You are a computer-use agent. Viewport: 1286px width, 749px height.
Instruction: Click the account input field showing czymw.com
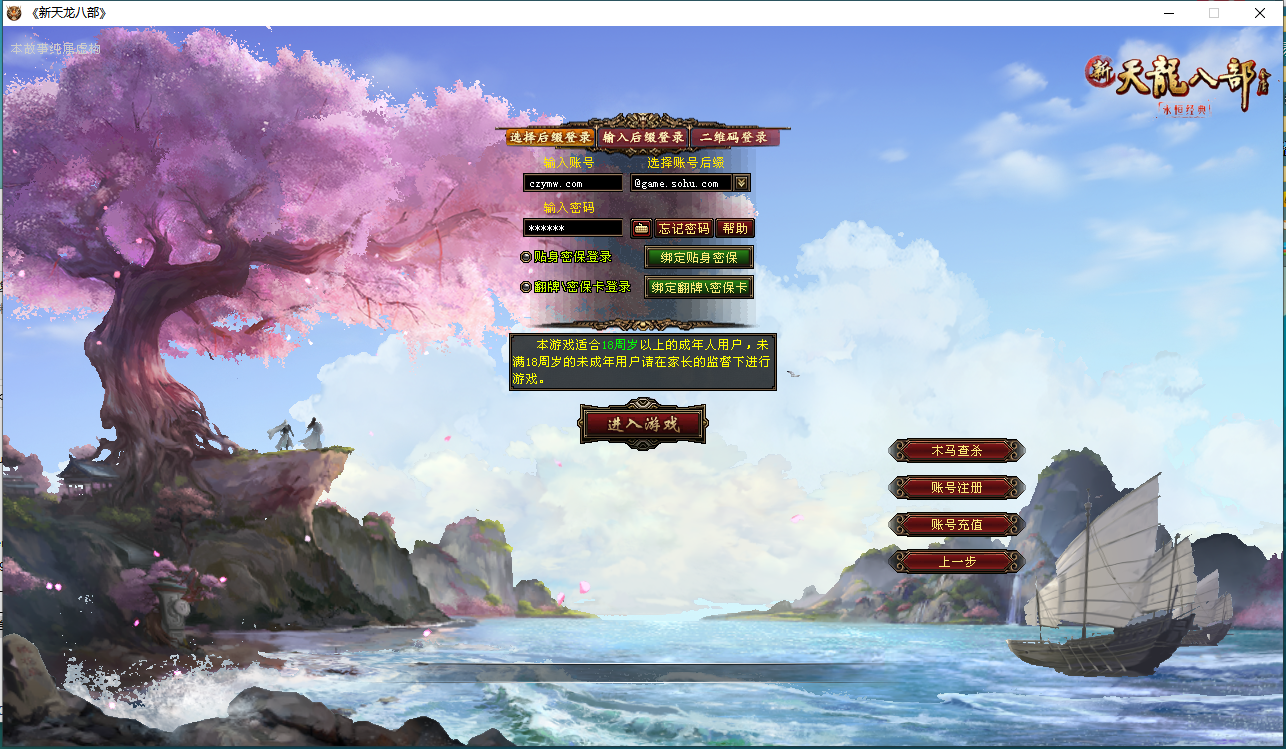[x=572, y=183]
